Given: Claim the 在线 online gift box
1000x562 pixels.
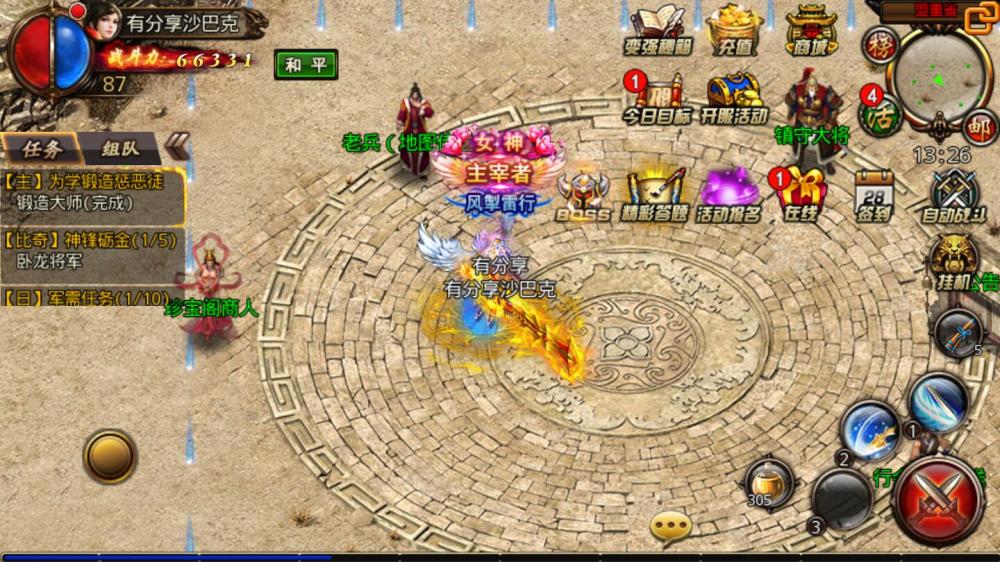Looking at the screenshot, I should pyautogui.click(x=802, y=194).
